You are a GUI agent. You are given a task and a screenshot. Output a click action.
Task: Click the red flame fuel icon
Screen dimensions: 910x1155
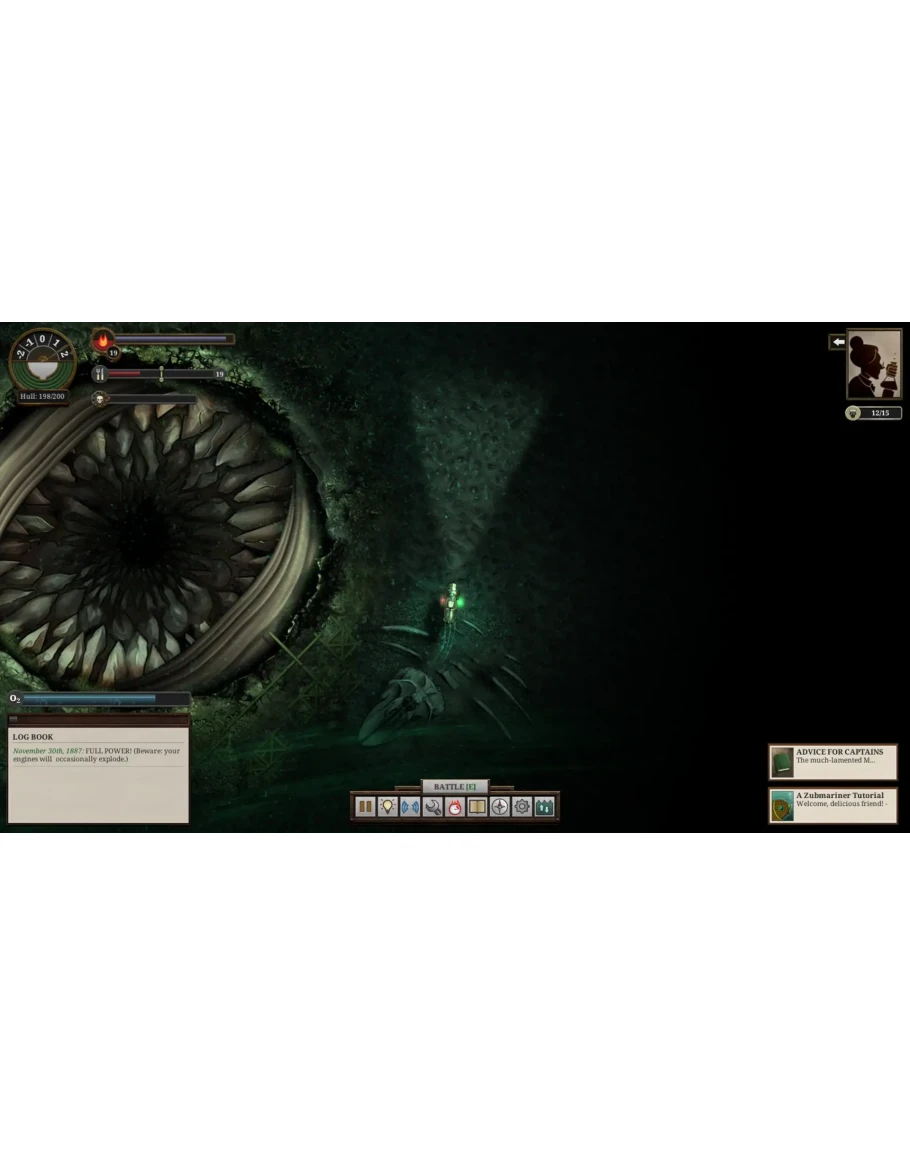click(x=103, y=341)
